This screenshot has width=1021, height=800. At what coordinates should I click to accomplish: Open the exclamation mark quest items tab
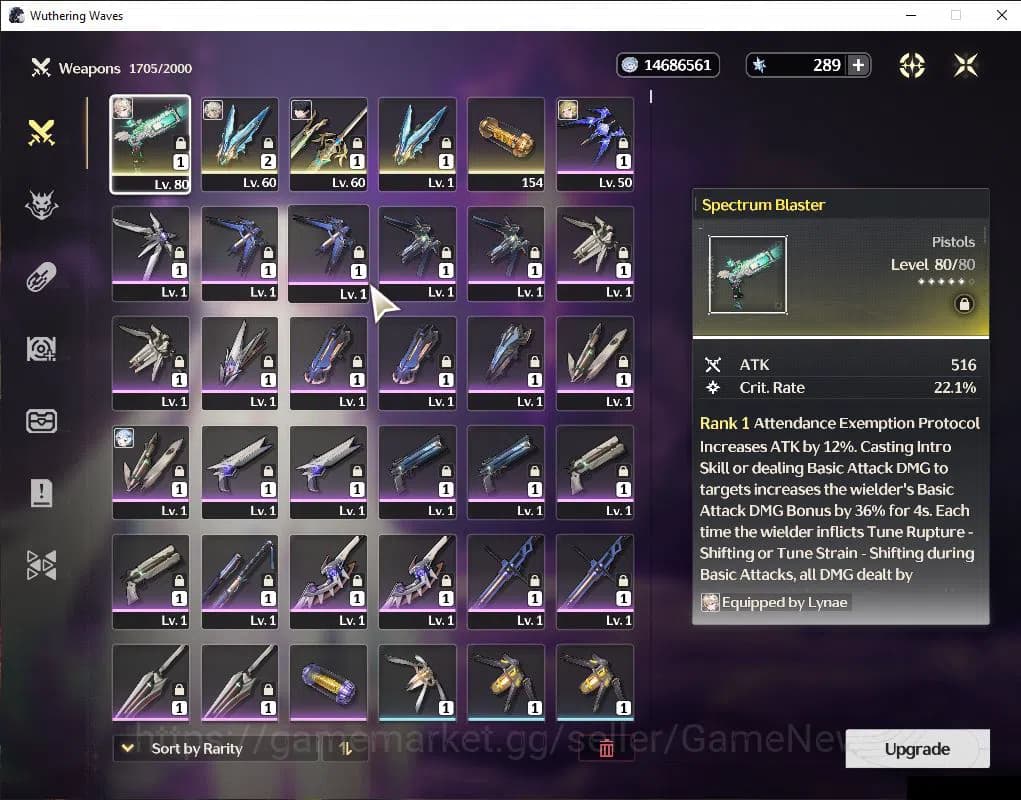pos(41,492)
